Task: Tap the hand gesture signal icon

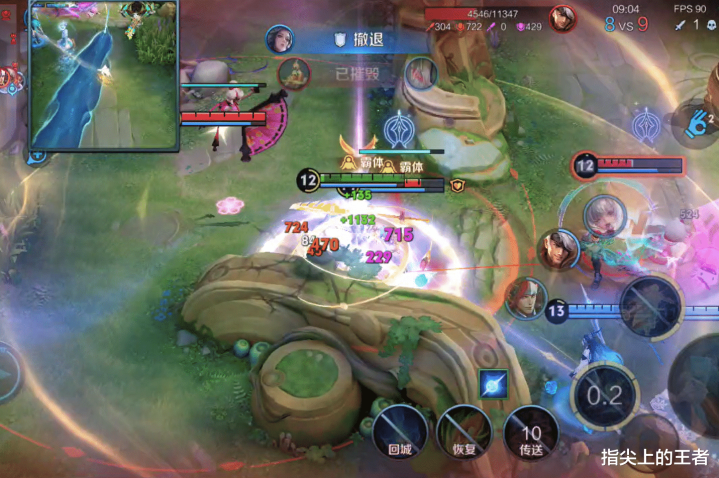Action: click(697, 124)
